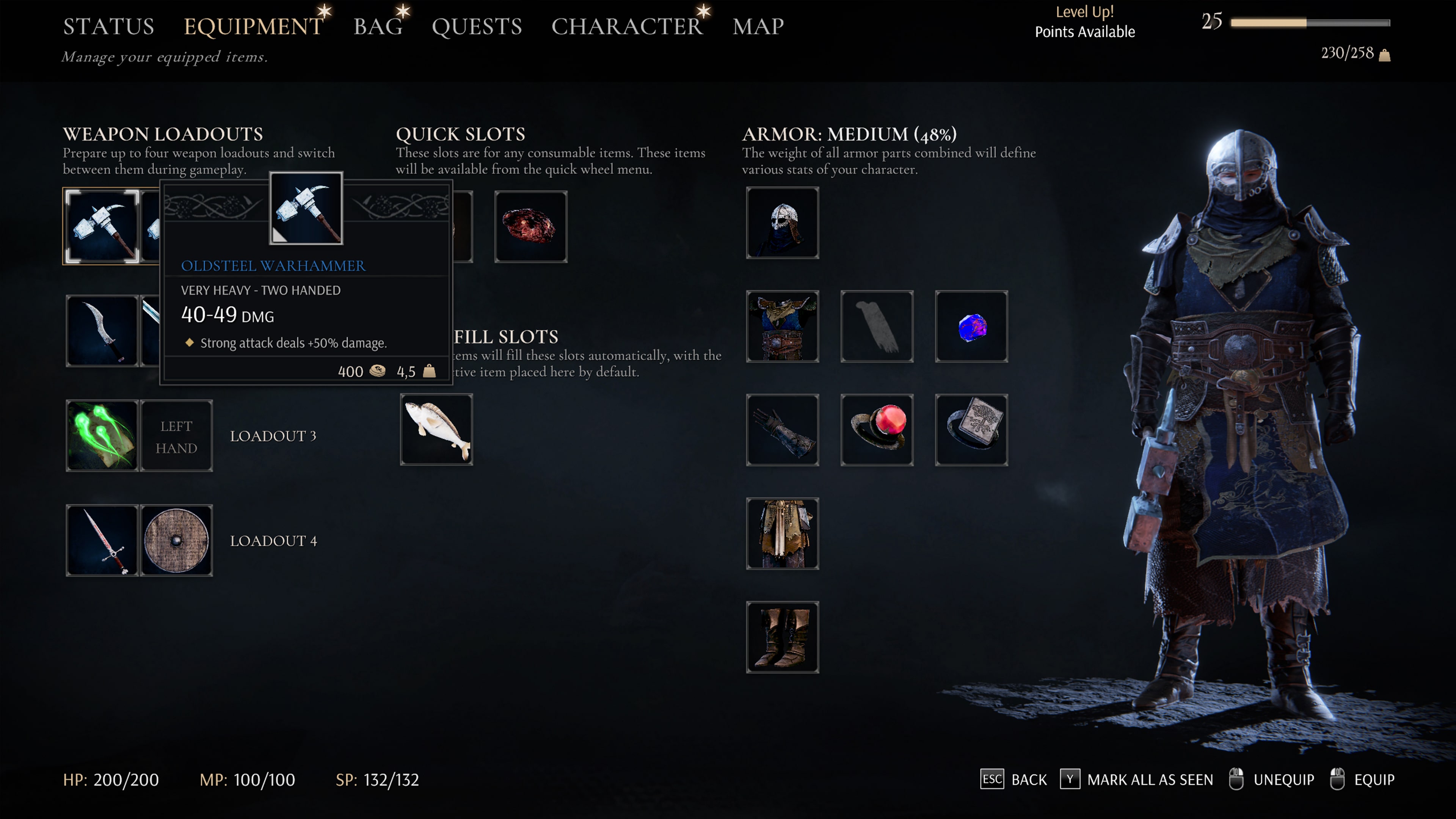The image size is (1456, 819).
Task: Select the Oldsteel Warhammer loadout slot
Action: pos(102,226)
